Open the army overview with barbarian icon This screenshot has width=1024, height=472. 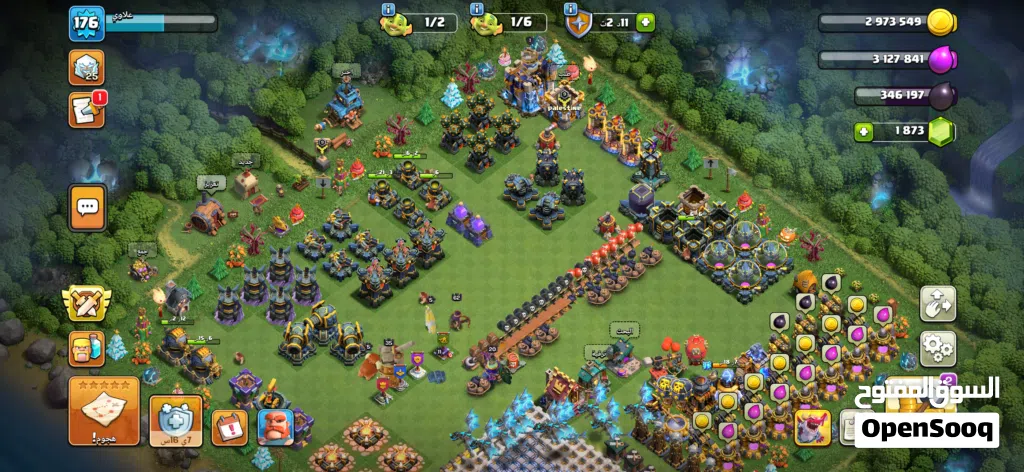(88, 347)
